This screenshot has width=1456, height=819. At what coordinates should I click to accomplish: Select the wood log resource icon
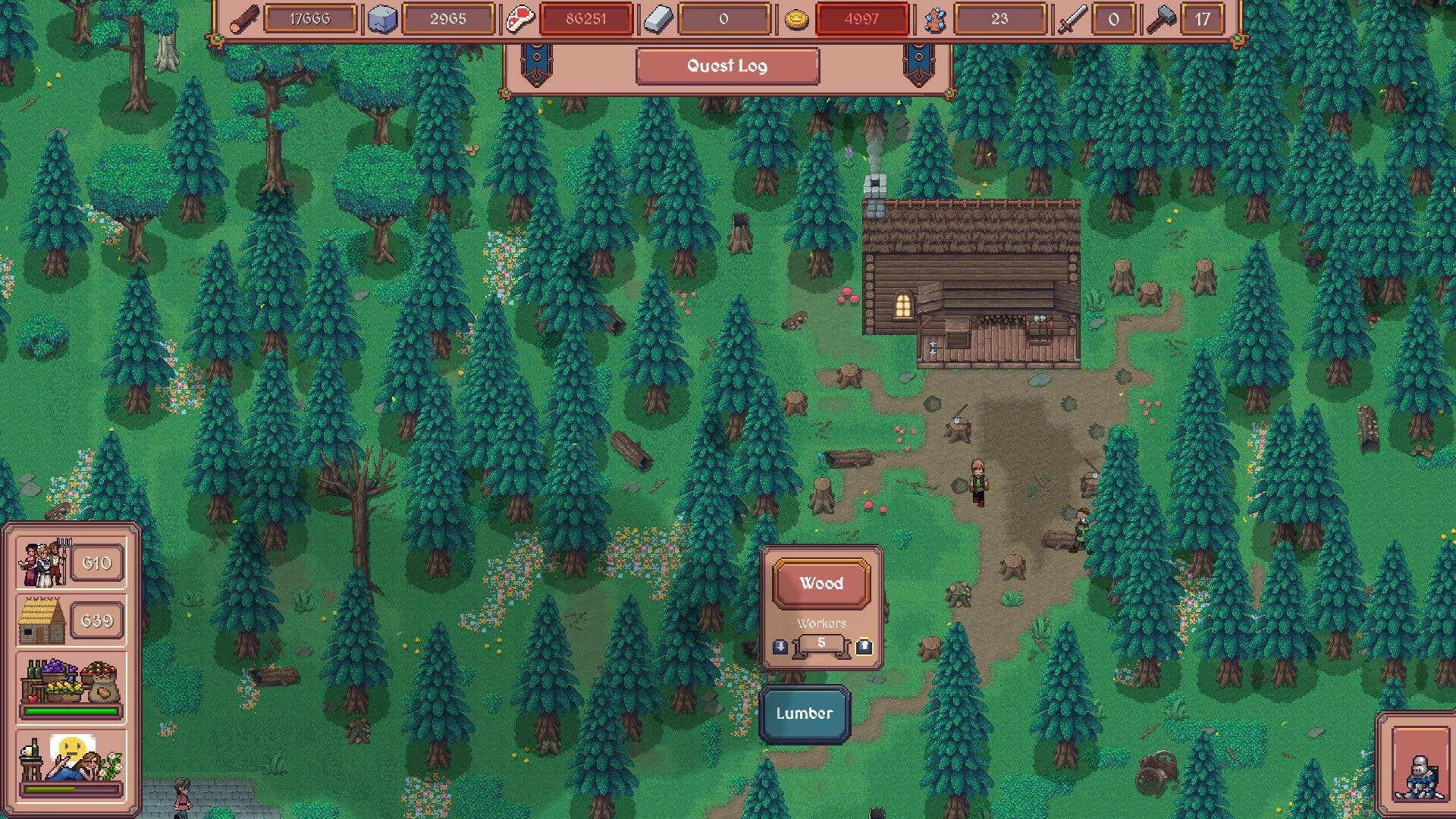click(243, 19)
